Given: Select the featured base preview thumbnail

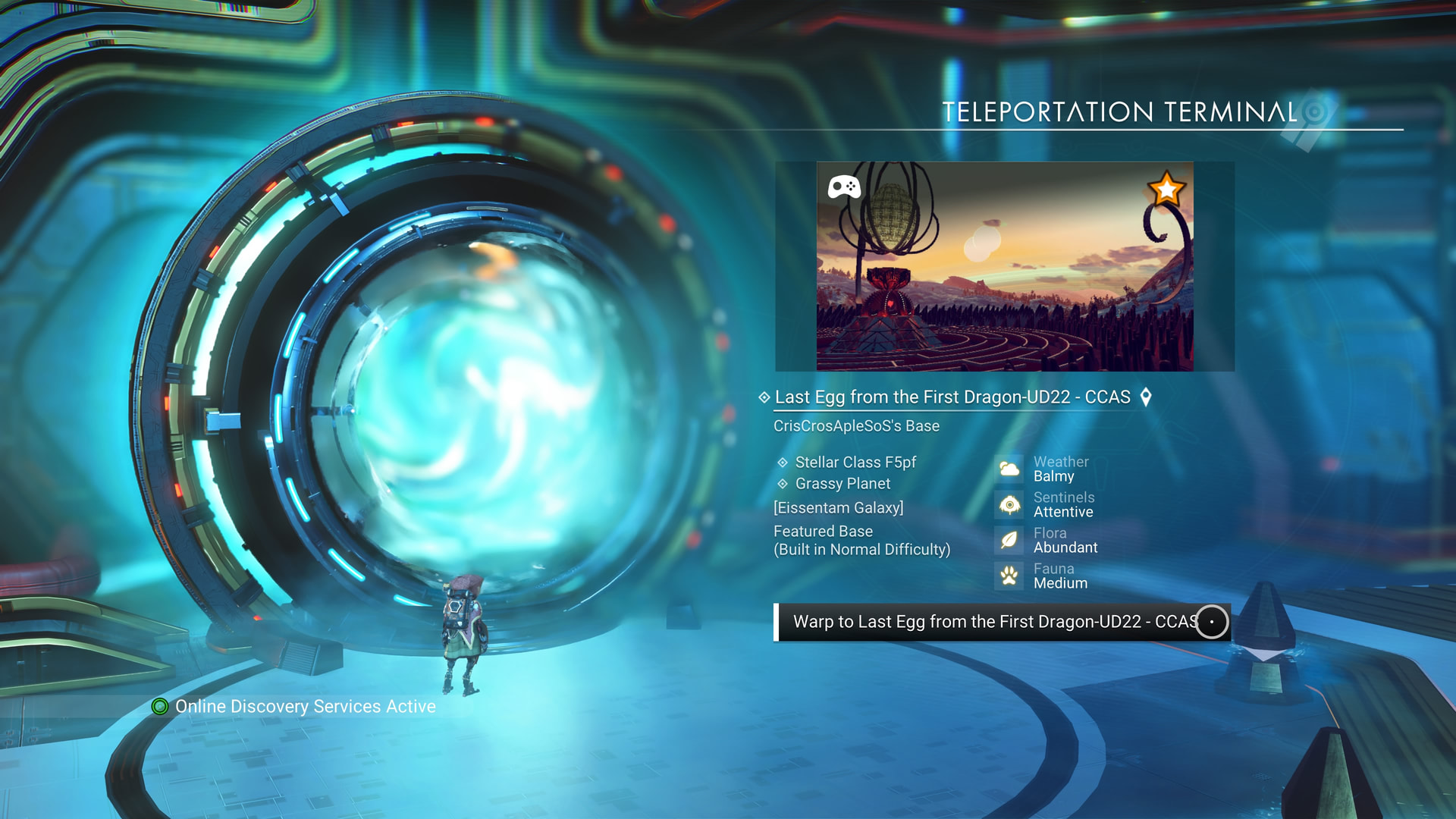Looking at the screenshot, I should [x=1004, y=266].
